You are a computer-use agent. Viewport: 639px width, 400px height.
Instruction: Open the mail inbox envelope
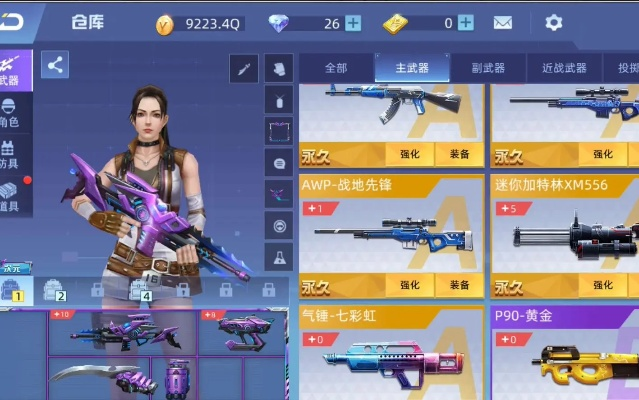point(503,23)
